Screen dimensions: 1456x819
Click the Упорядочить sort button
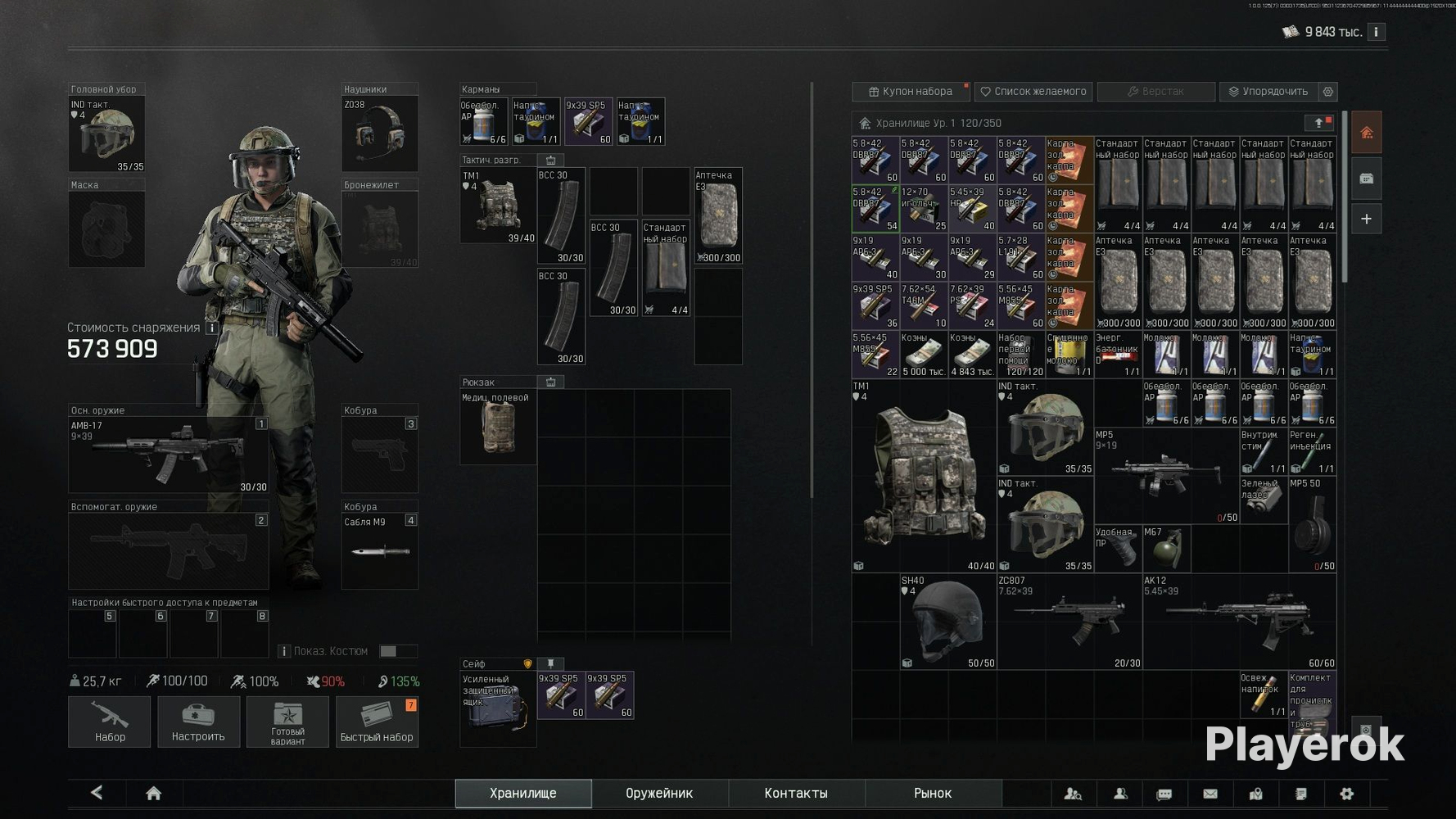[x=1268, y=92]
